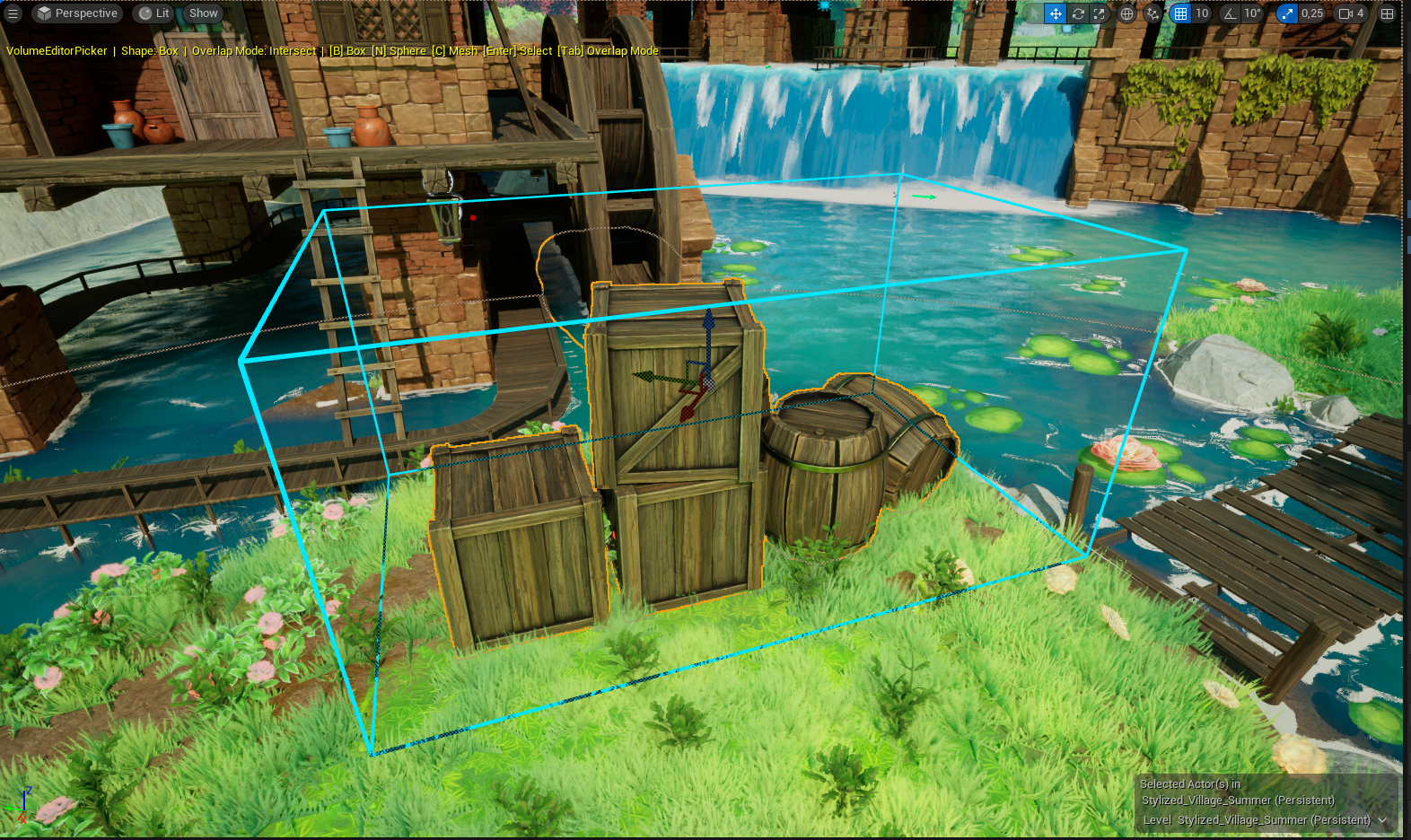Open the Lit view mode menu
This screenshot has width=1411, height=840.
click(x=153, y=13)
